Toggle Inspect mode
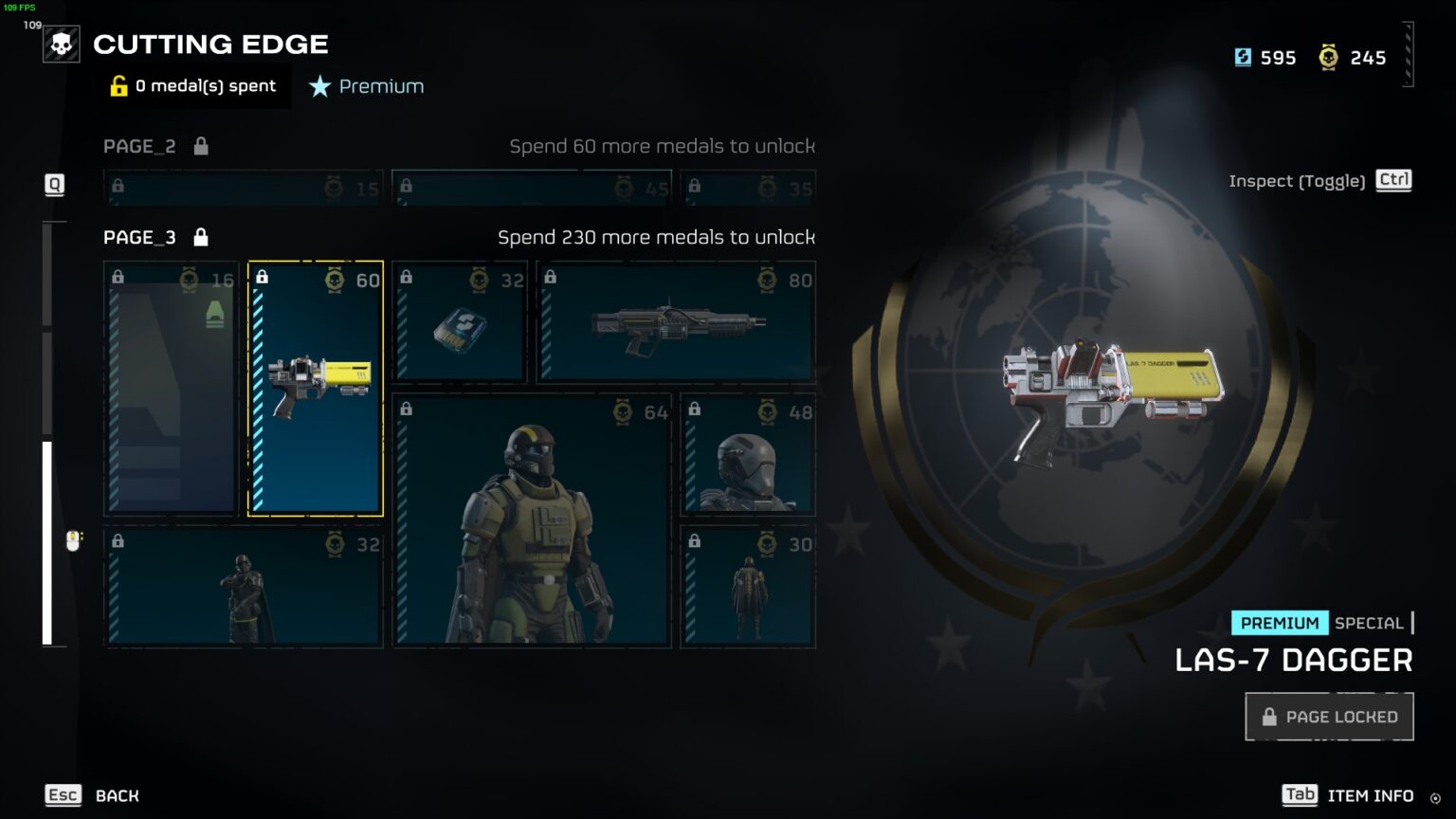 (1392, 180)
